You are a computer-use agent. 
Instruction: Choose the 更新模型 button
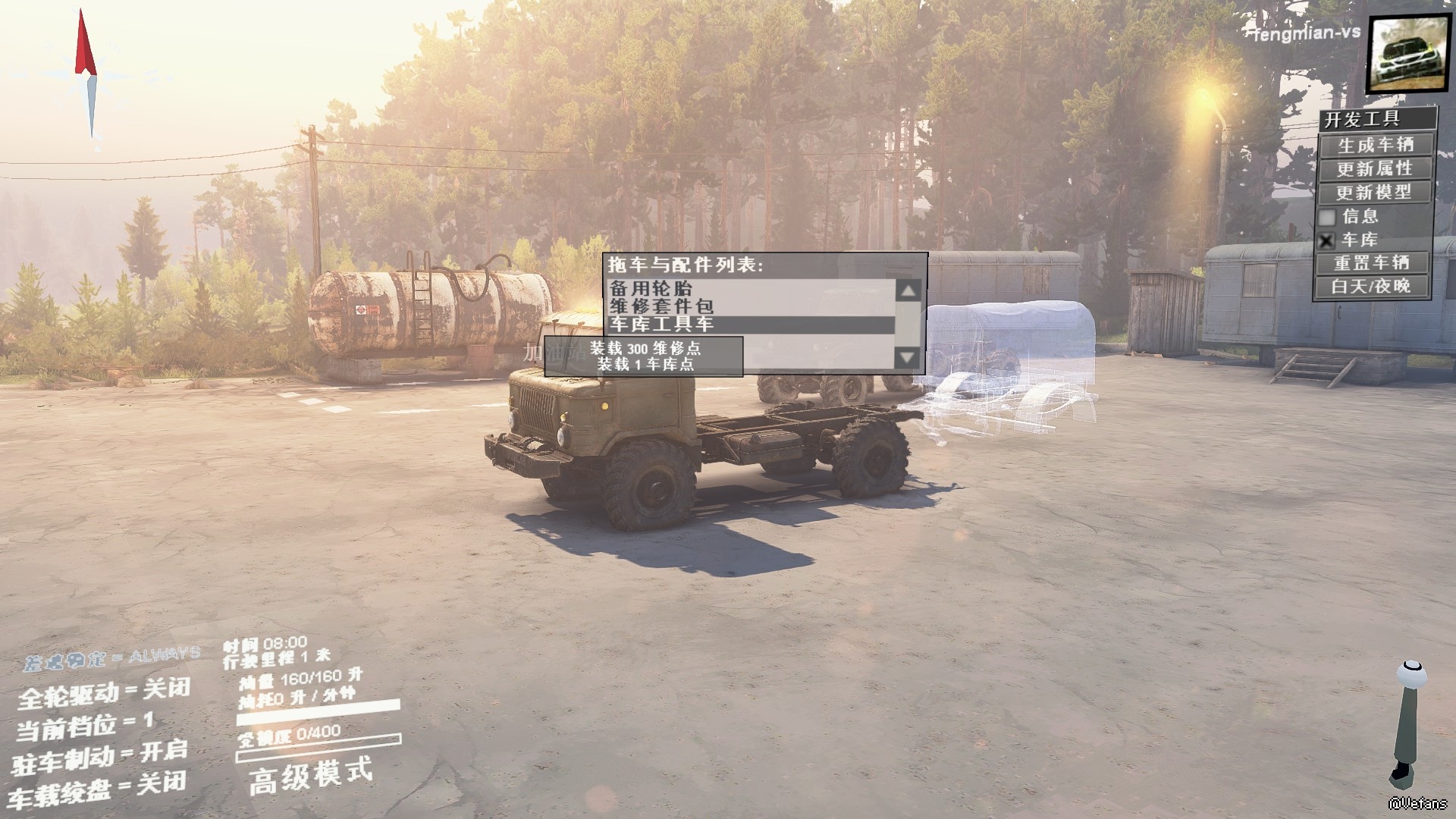(x=1375, y=192)
